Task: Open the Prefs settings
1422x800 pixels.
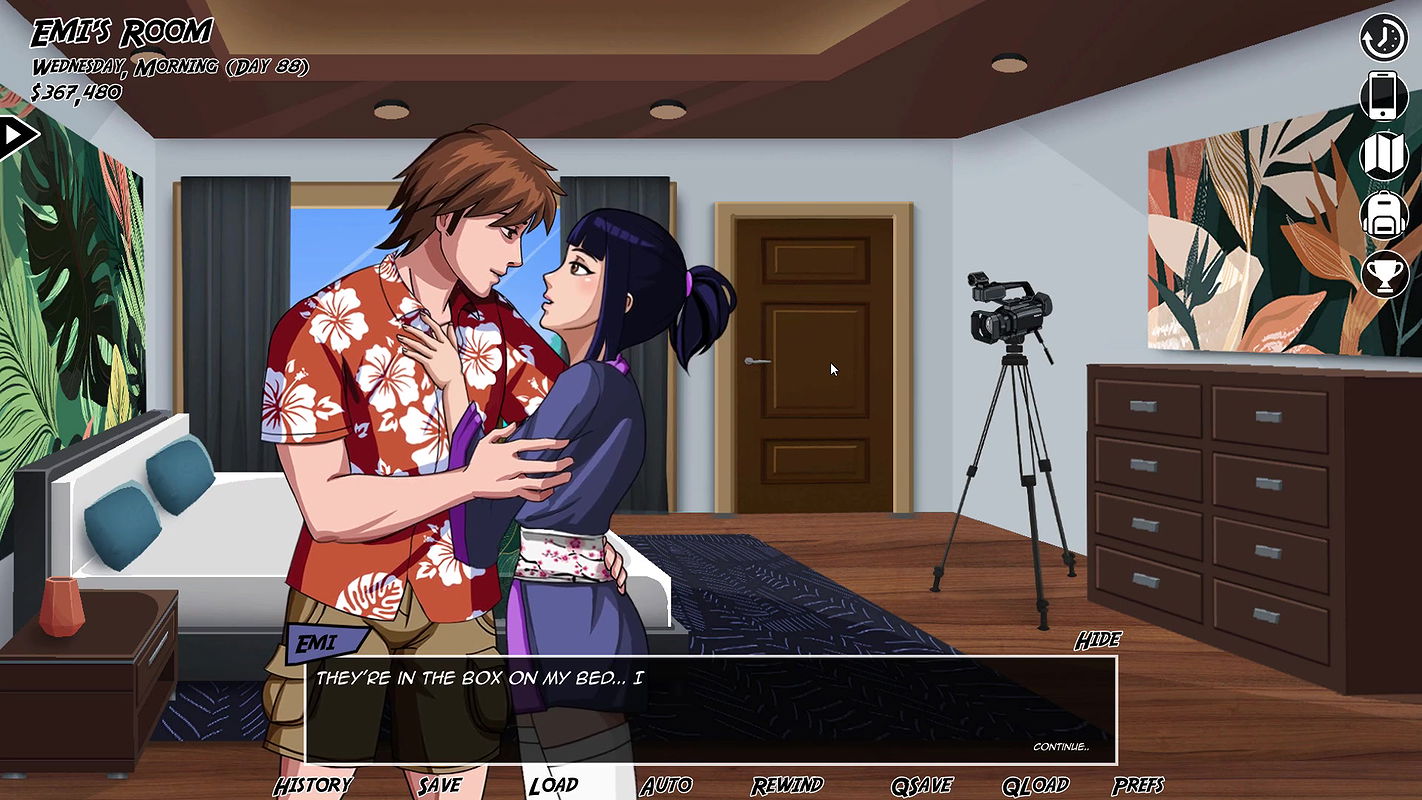Action: [1138, 785]
